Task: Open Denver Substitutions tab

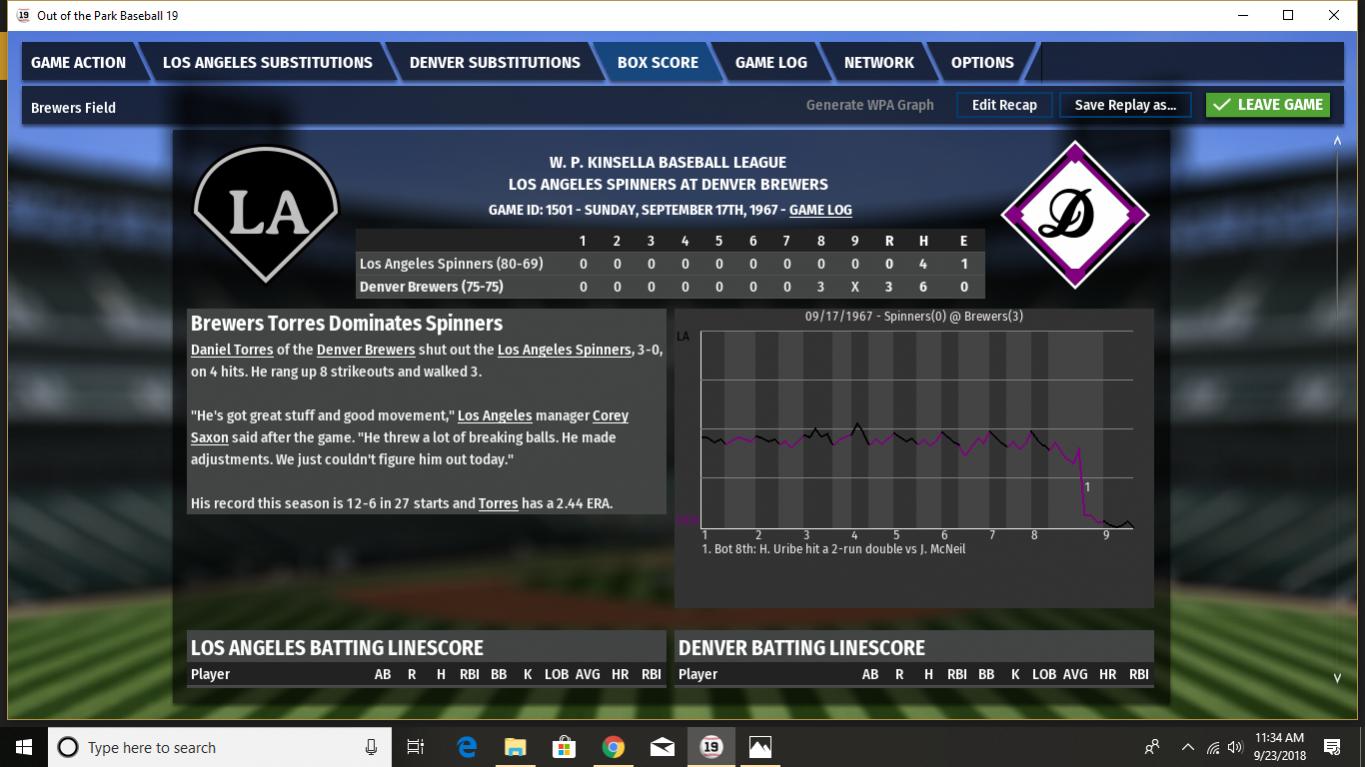Action: (494, 62)
